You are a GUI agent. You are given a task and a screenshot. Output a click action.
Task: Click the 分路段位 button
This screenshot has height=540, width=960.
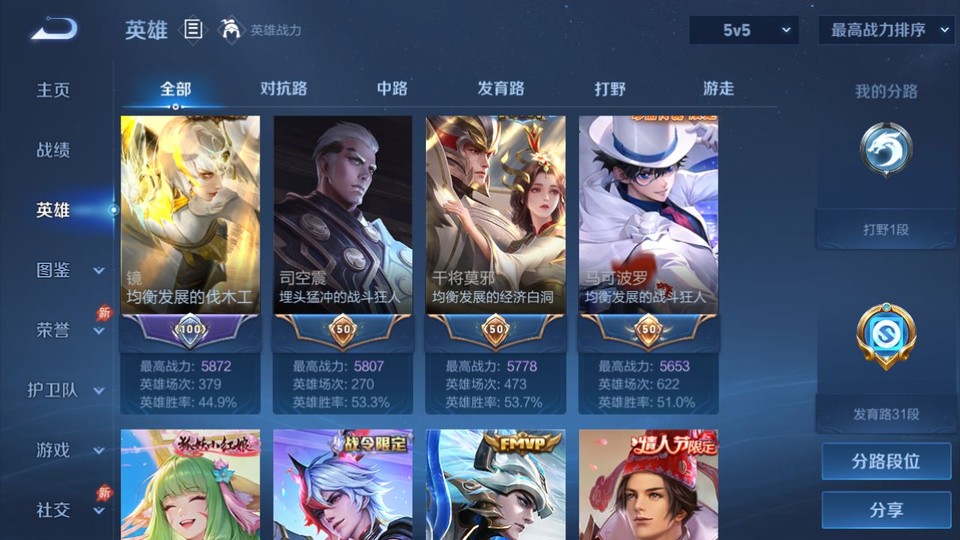(886, 462)
